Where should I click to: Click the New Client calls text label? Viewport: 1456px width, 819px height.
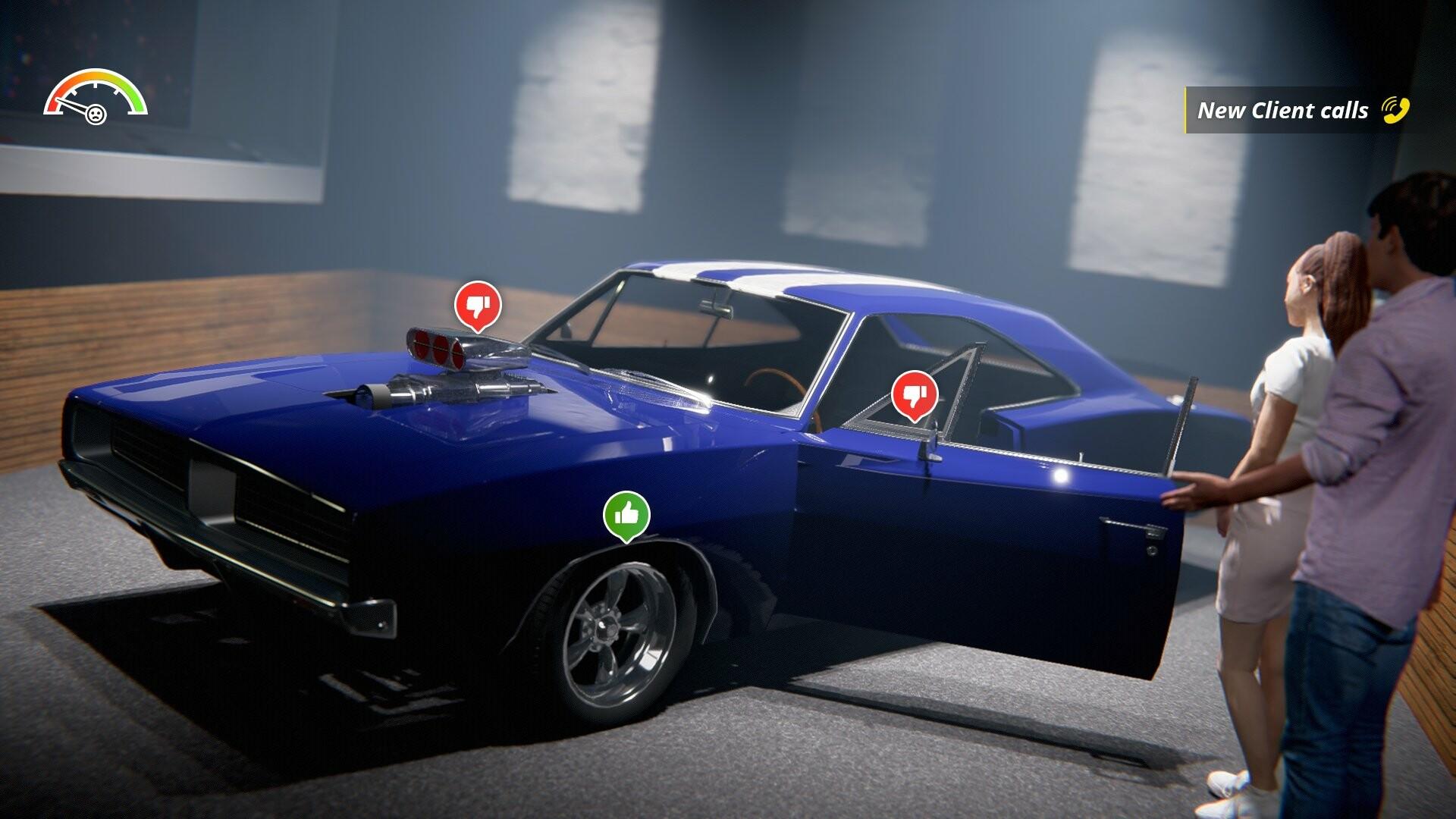1283,109
